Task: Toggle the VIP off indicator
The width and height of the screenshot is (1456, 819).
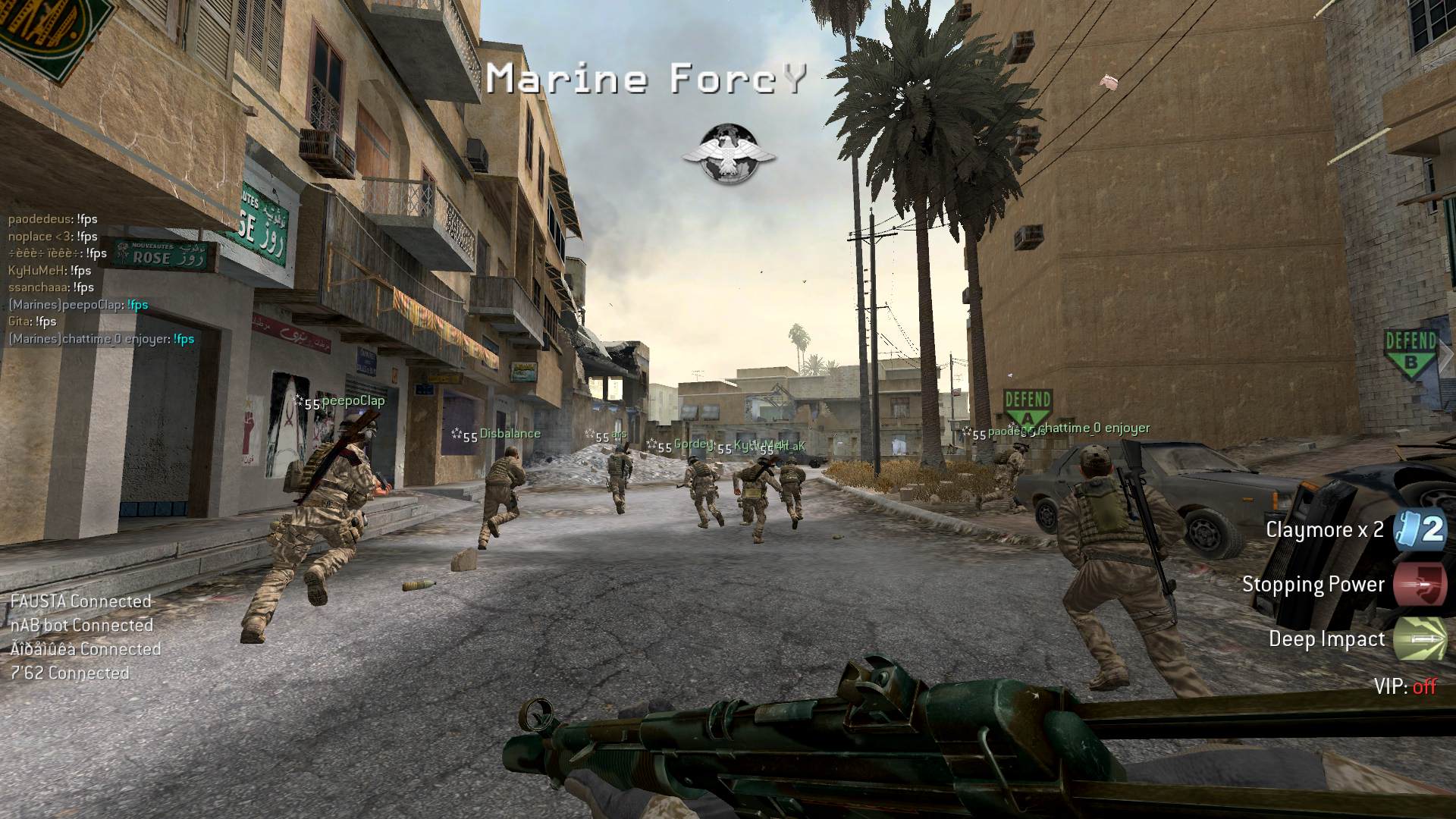Action: tap(1404, 686)
